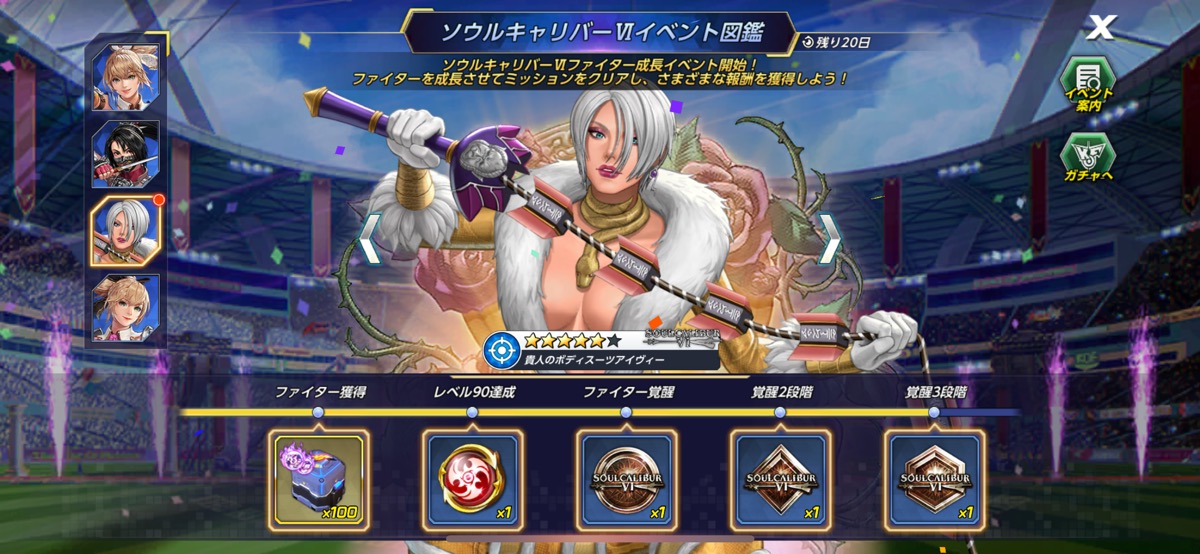Close the Soul Calibur VI event screen
This screenshot has width=1200, height=554.
tap(1100, 28)
